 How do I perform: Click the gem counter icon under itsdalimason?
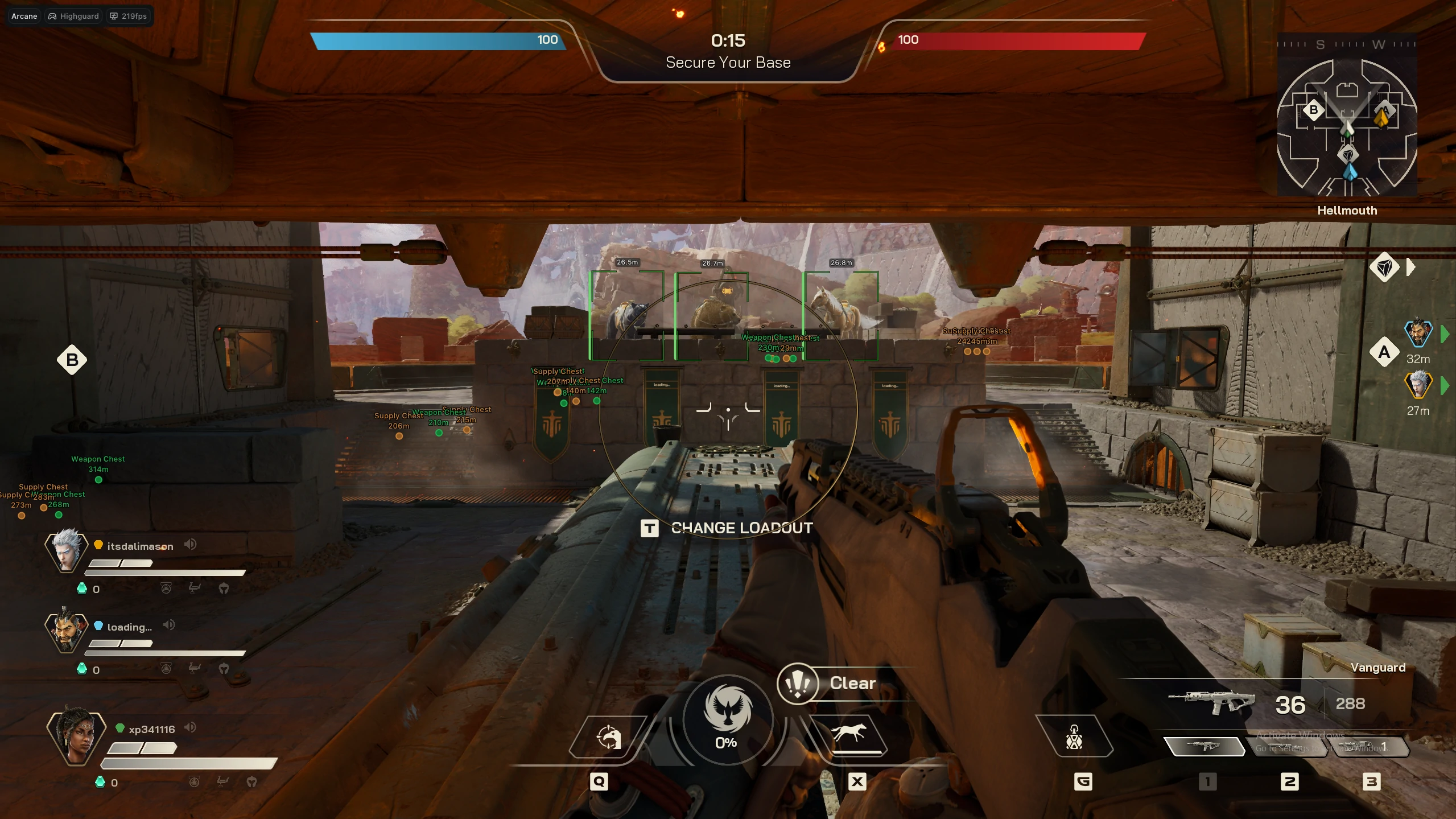[x=83, y=589]
